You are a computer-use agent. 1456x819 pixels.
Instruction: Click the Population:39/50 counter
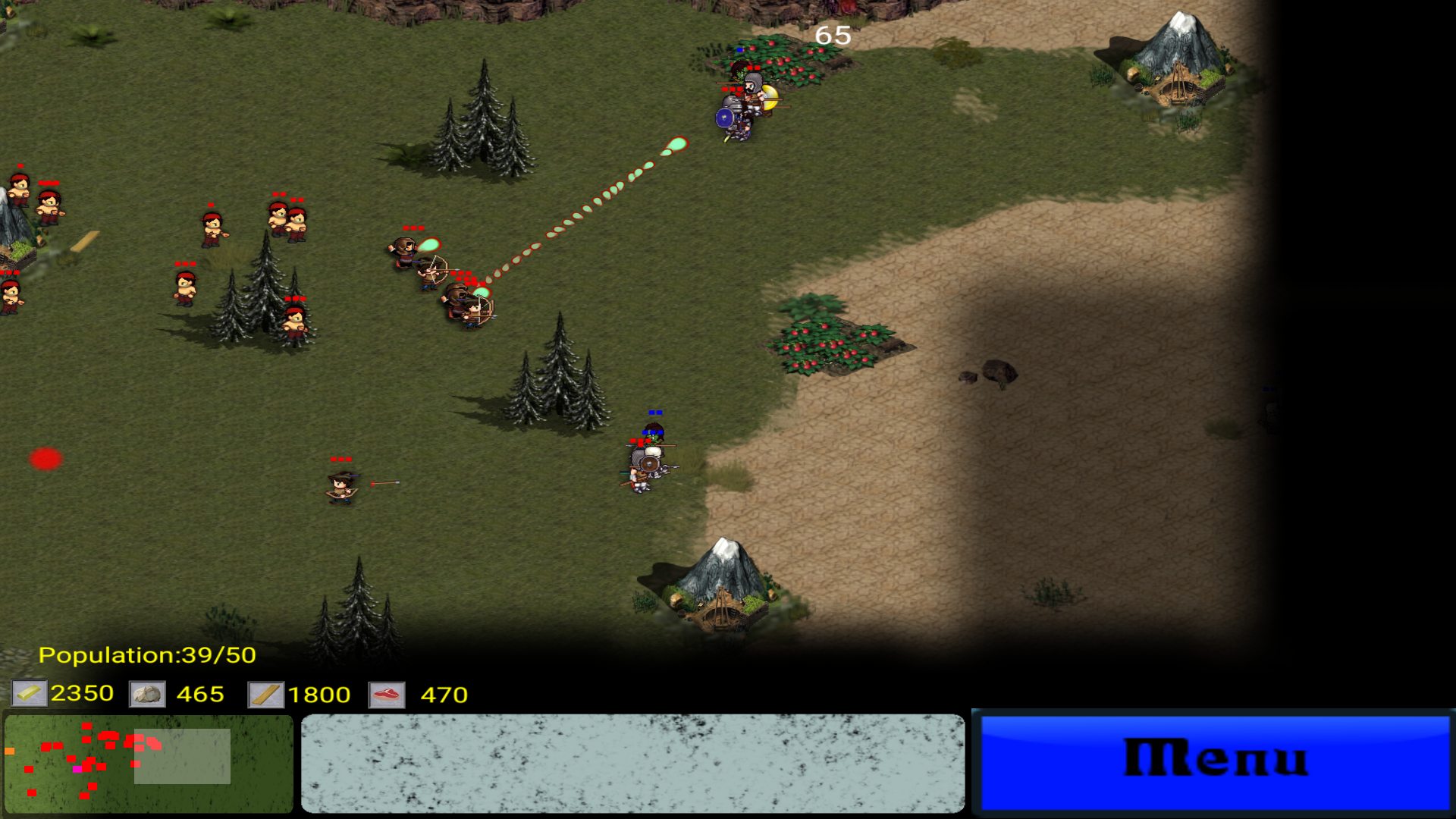pyautogui.click(x=148, y=654)
